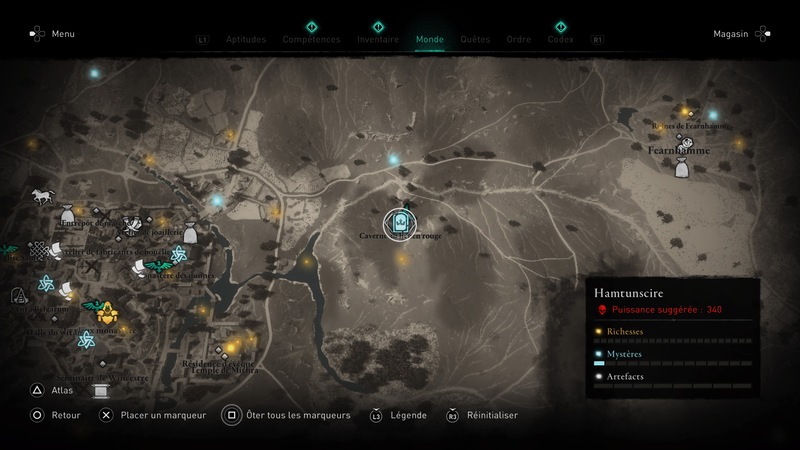Open the Compétences tab
Viewport: 800px width, 450px height.
(x=311, y=40)
